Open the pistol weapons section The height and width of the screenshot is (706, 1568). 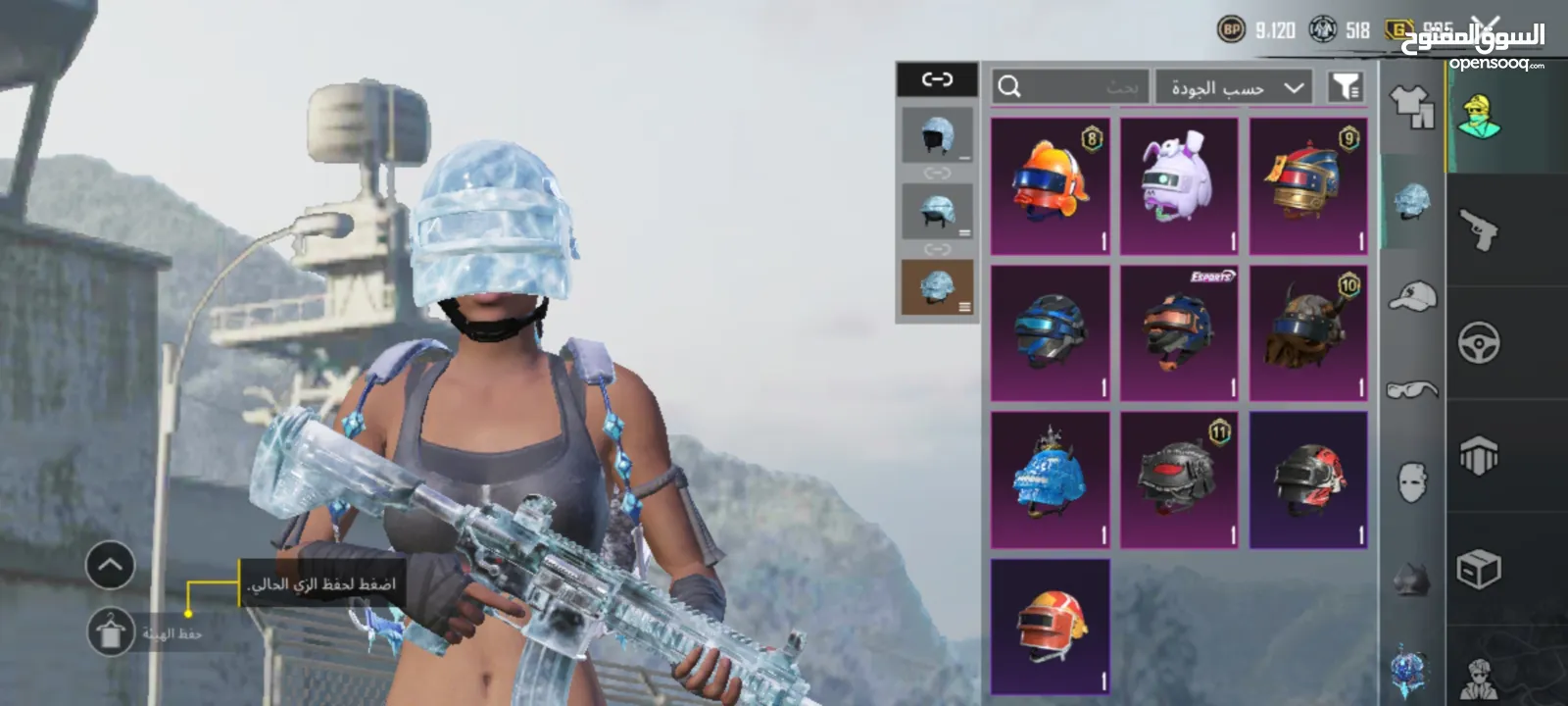click(1479, 229)
